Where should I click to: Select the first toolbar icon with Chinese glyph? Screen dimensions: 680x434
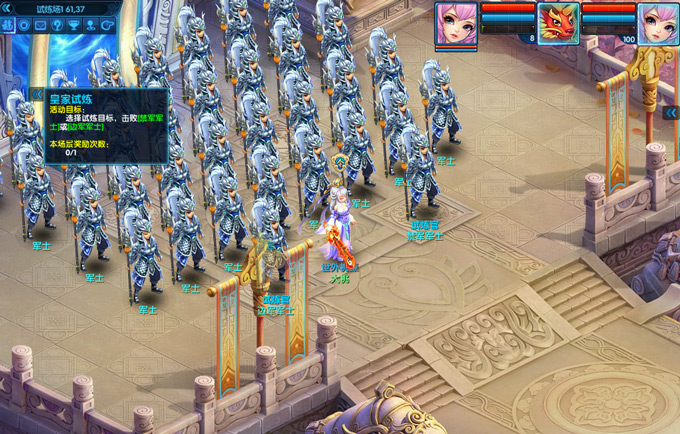(x=7, y=25)
